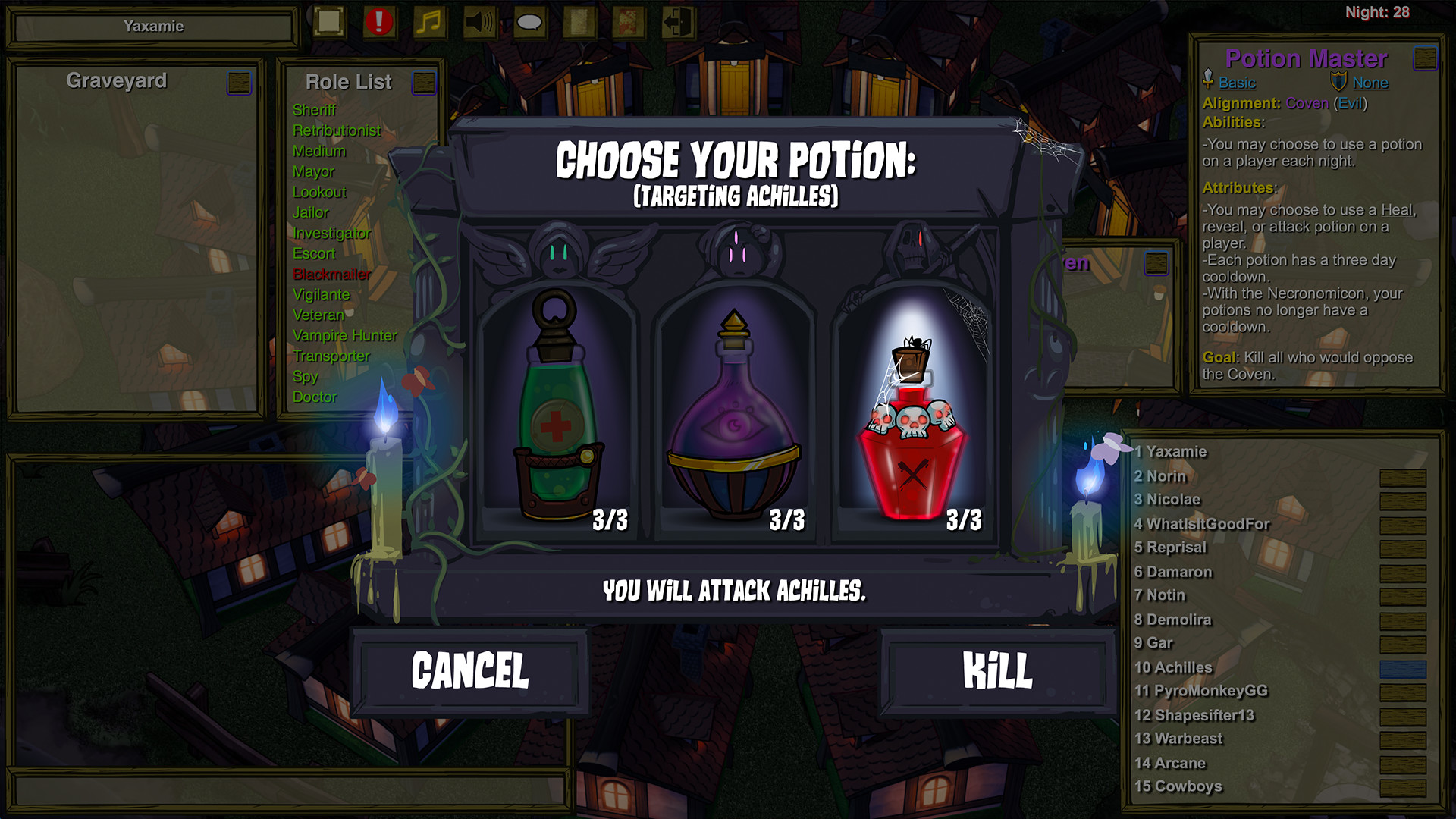Screen dimensions: 1456x819
Task: Open the Graveyard tab
Action: point(117,80)
